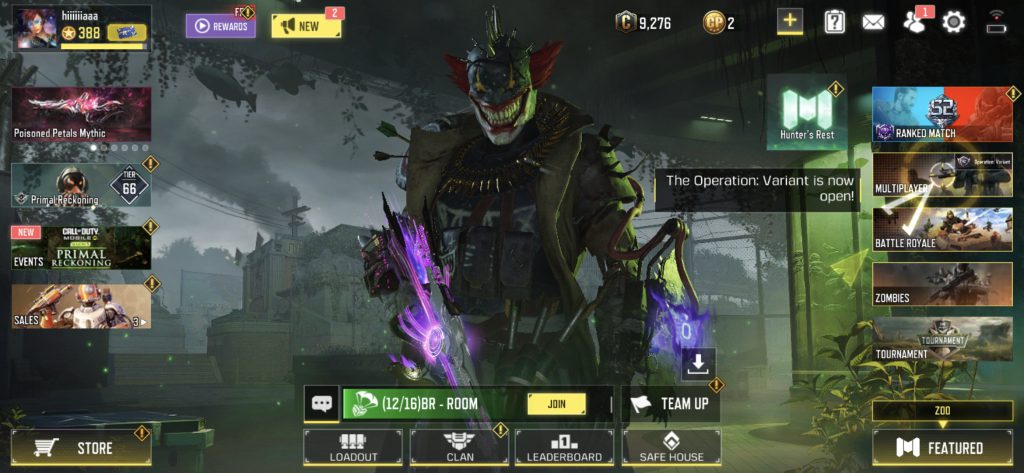
Task: Go to the Clan page
Action: point(460,447)
